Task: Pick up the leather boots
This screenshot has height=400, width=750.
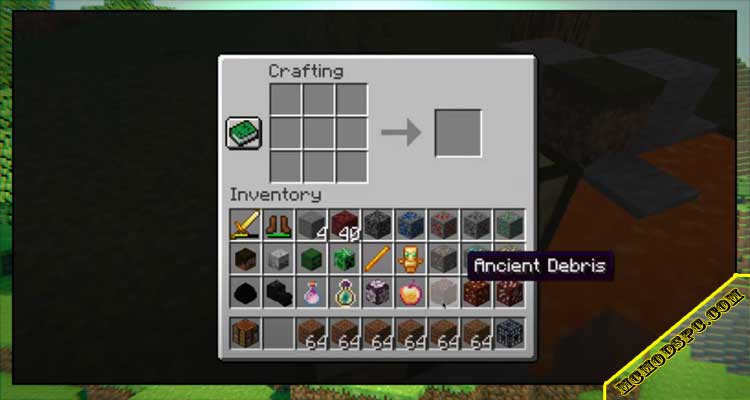Action: (279, 227)
